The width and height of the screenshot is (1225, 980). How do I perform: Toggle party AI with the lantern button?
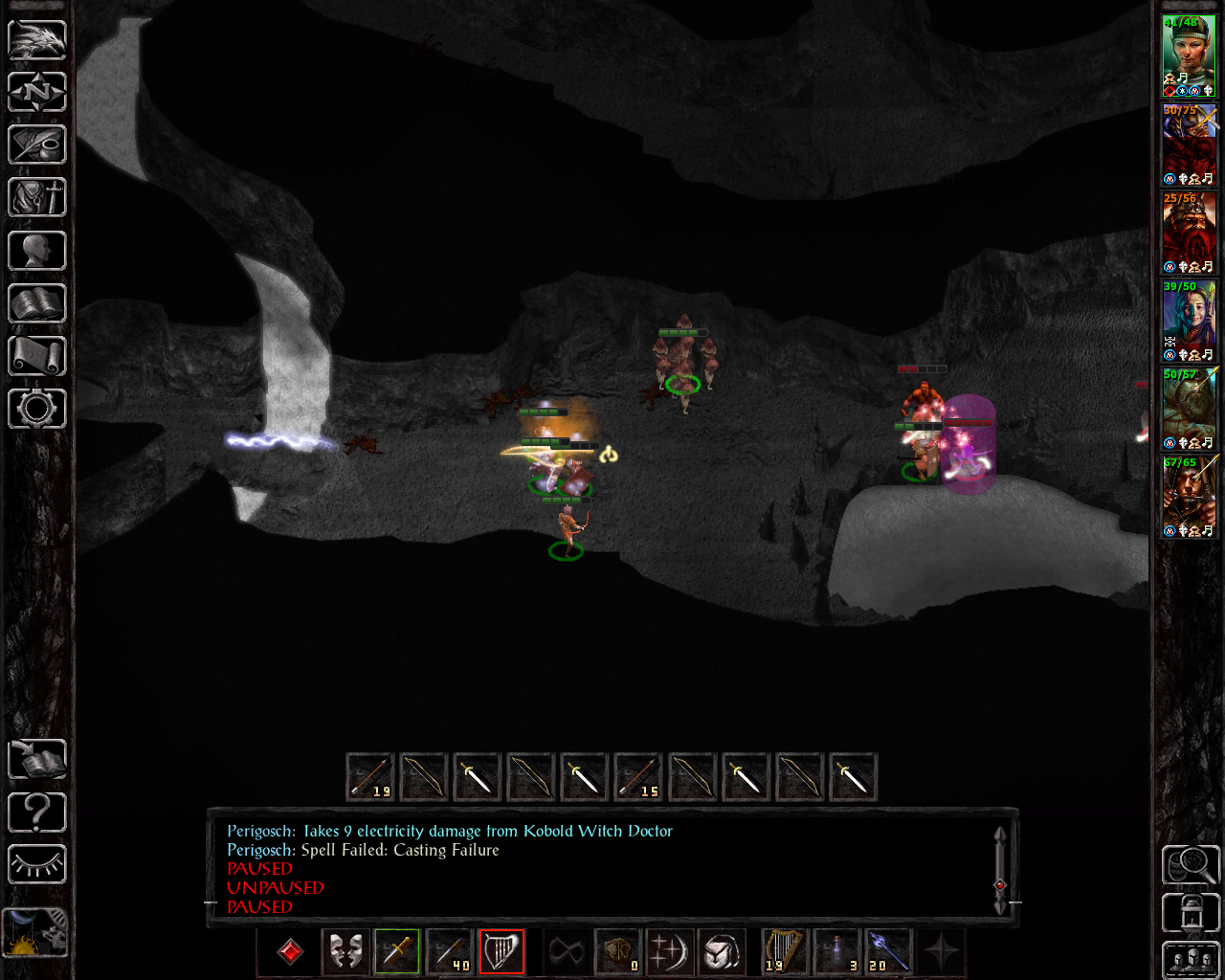[x=1191, y=912]
